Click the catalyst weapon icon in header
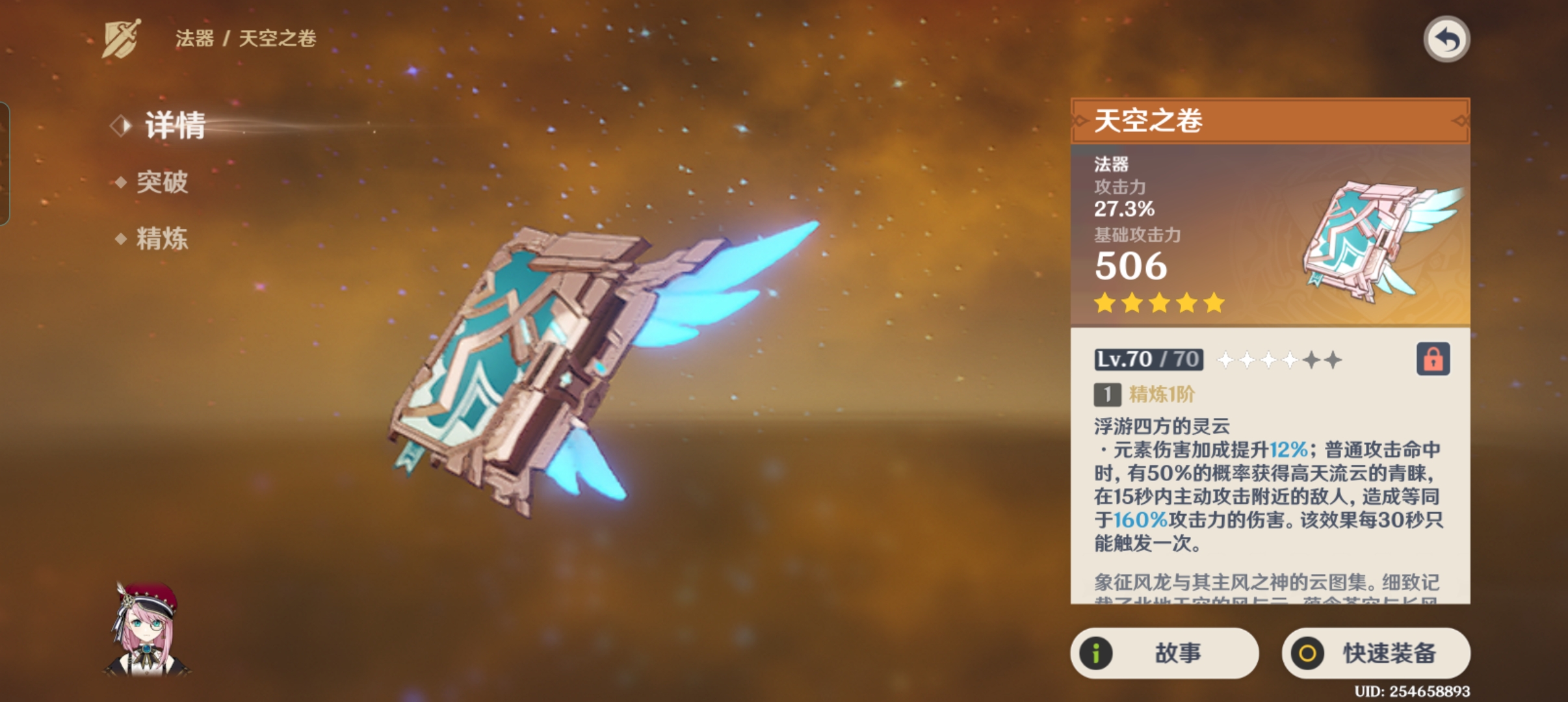Image resolution: width=1568 pixels, height=702 pixels. (122, 38)
